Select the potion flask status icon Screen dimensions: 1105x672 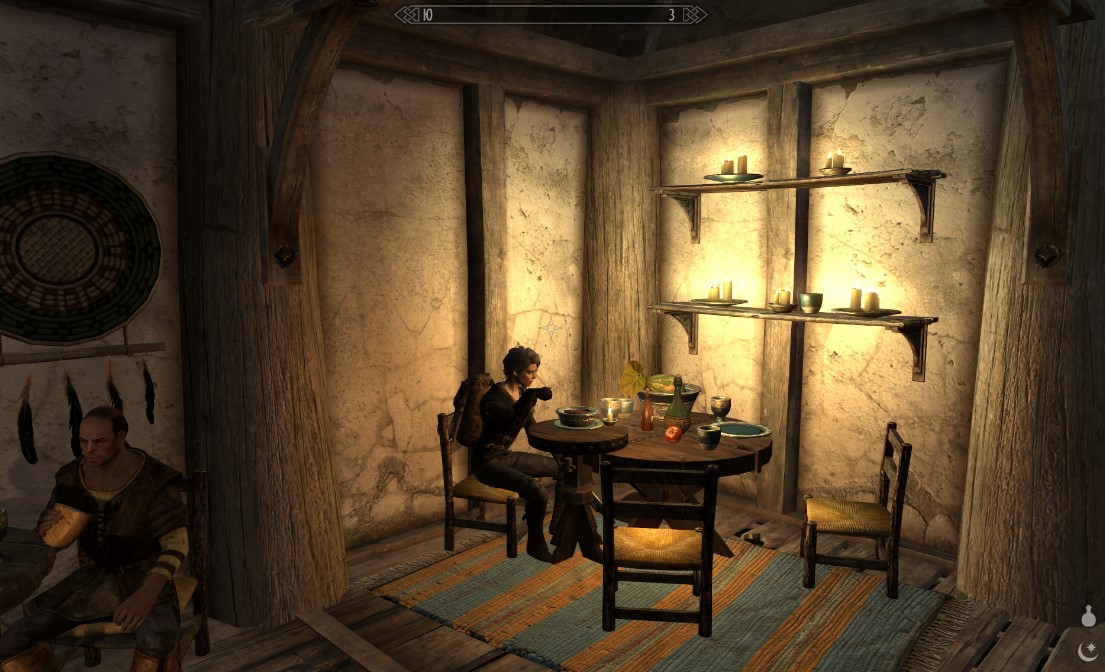(1088, 616)
